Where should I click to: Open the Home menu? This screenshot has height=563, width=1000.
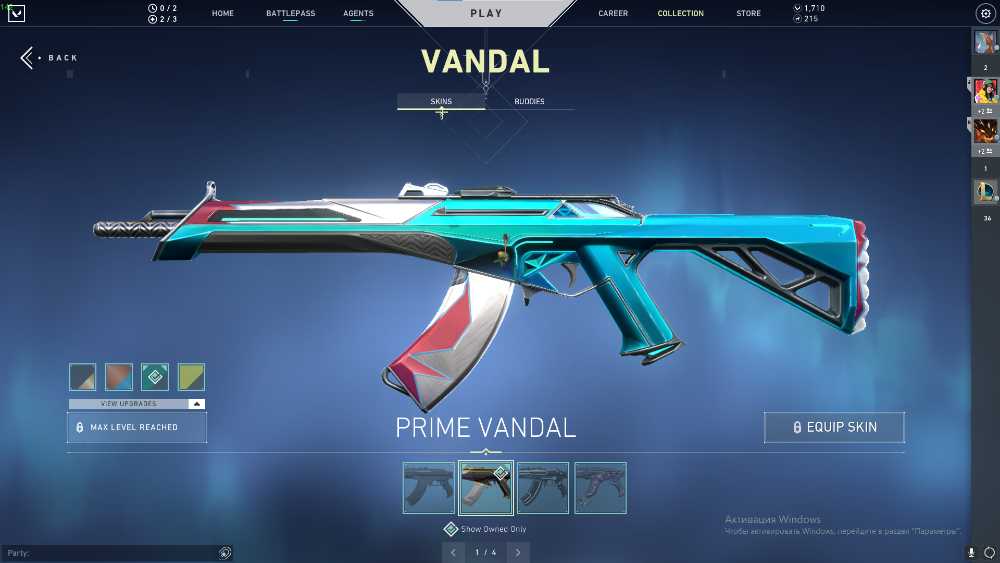coord(223,14)
